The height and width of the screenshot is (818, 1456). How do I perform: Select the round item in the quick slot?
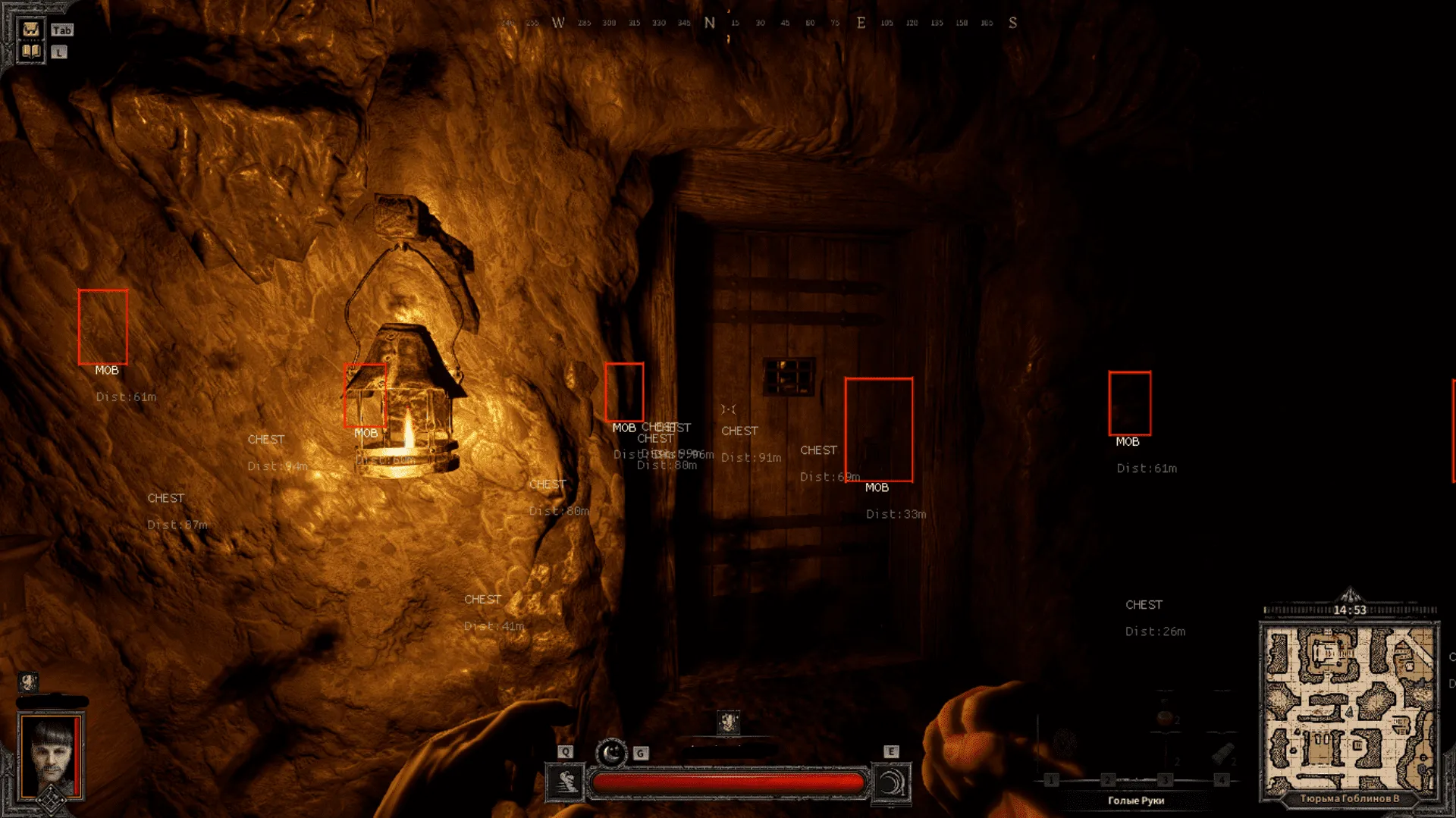pos(1164,718)
